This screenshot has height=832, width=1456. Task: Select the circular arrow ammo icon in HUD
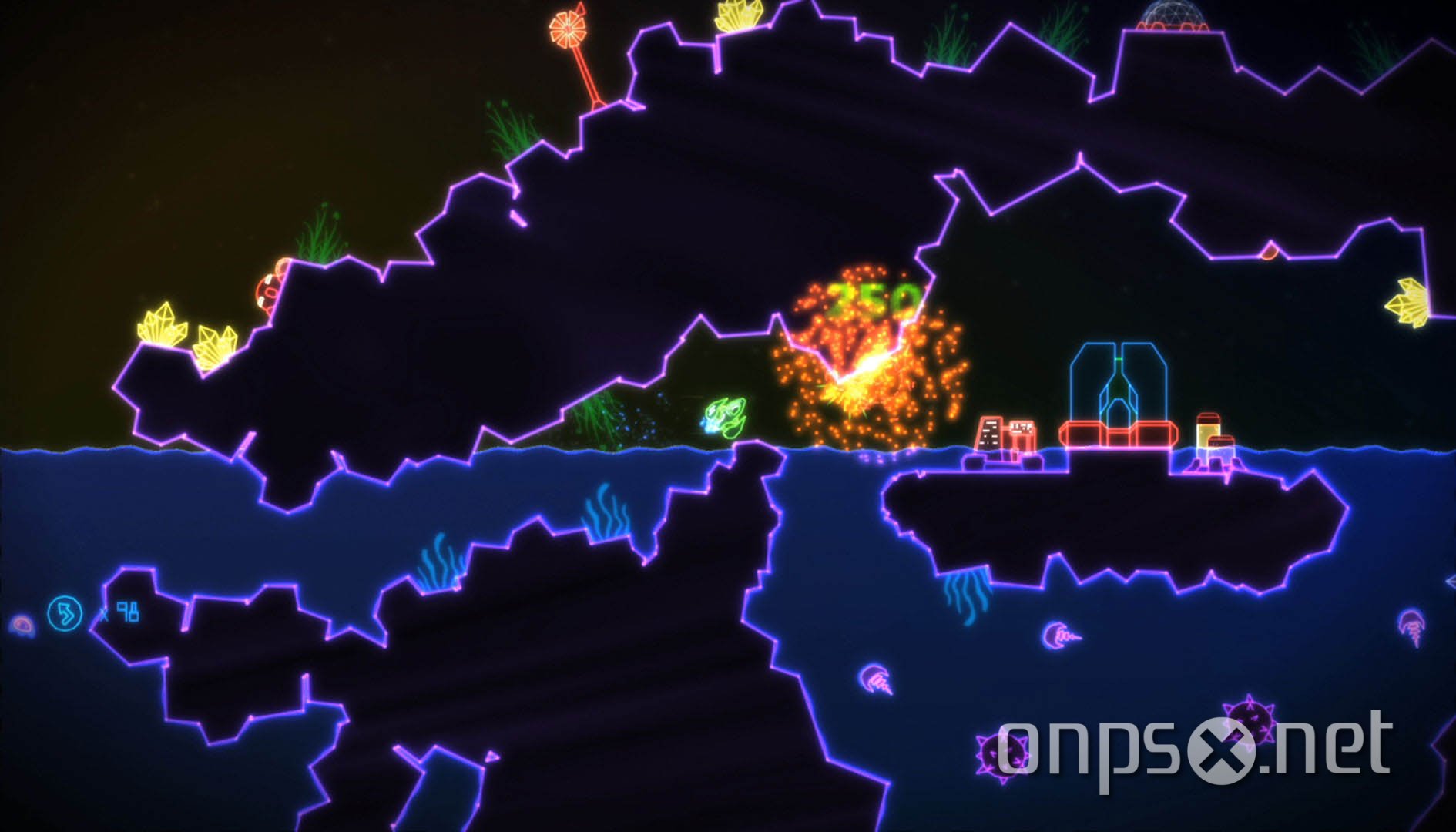63,612
